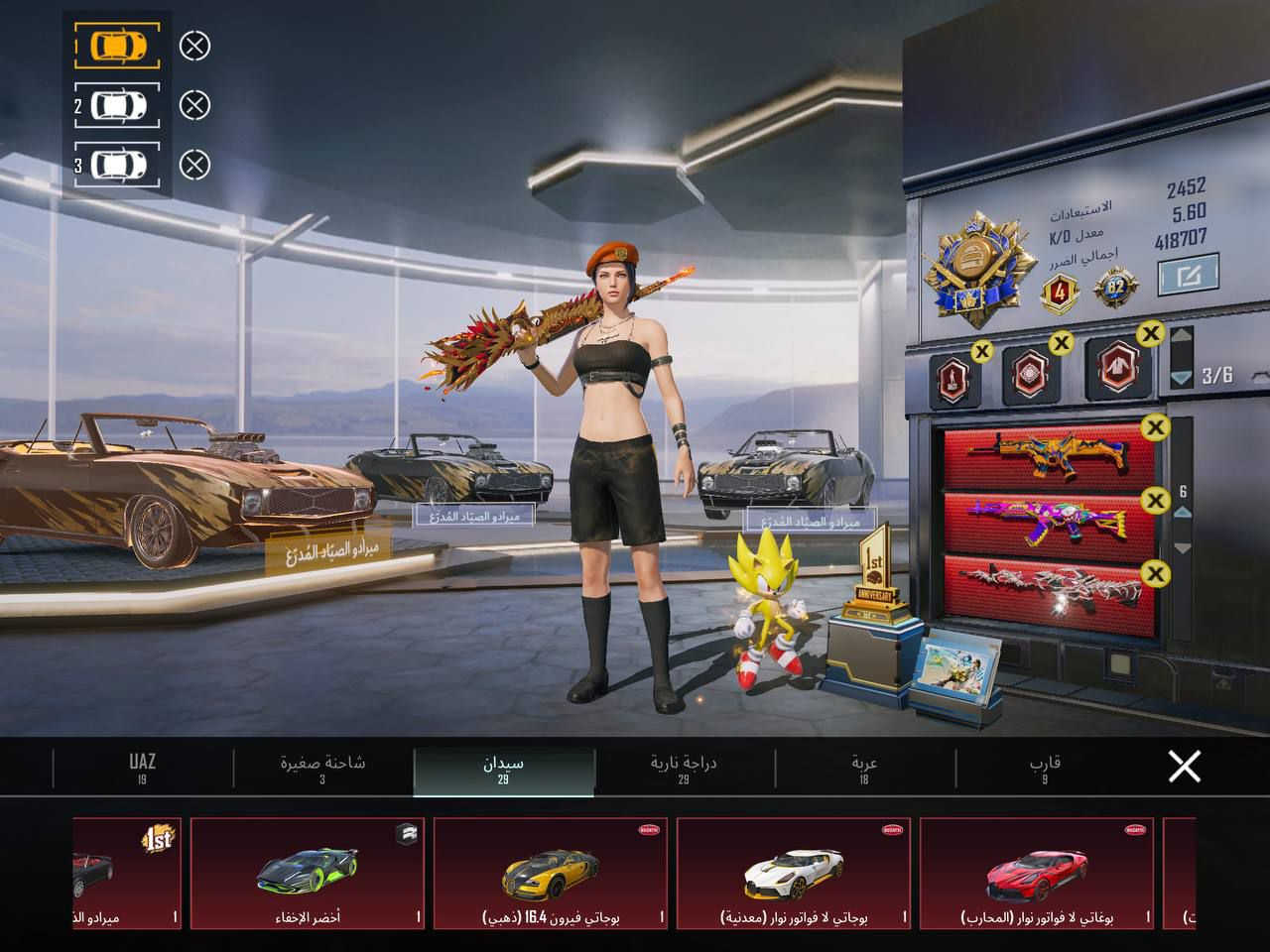This screenshot has width=1270, height=952.
Task: Open the عربة vehicle tab
Action: pyautogui.click(x=864, y=768)
